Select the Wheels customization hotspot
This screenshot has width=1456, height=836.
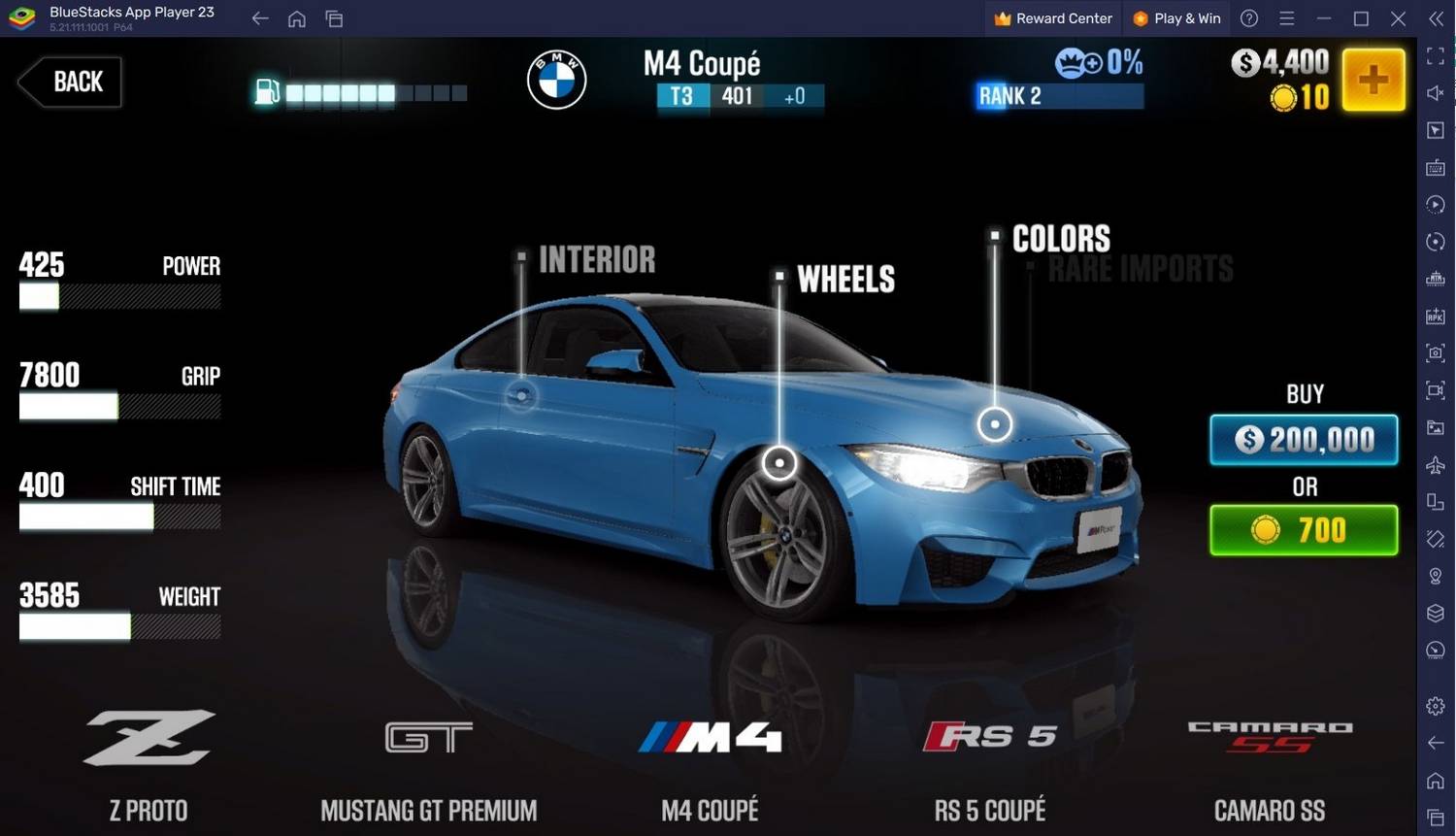click(x=779, y=462)
